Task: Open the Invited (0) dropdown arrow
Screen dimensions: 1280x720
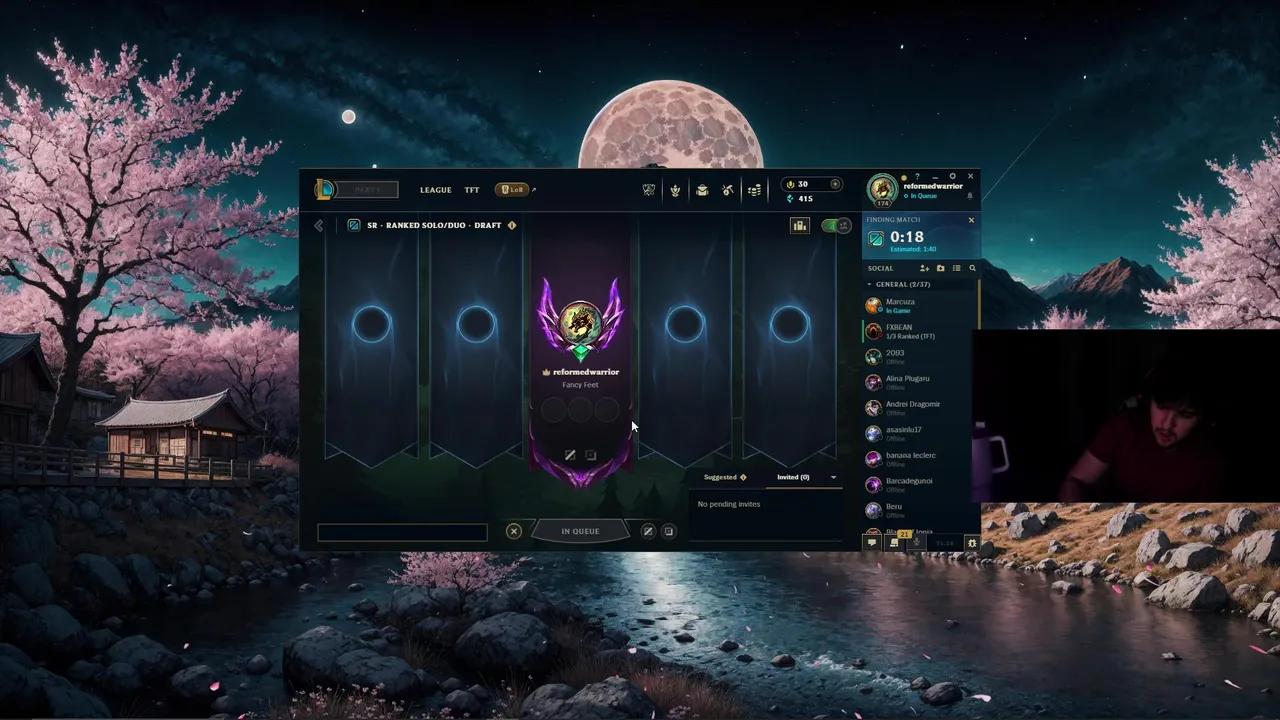Action: (x=833, y=477)
